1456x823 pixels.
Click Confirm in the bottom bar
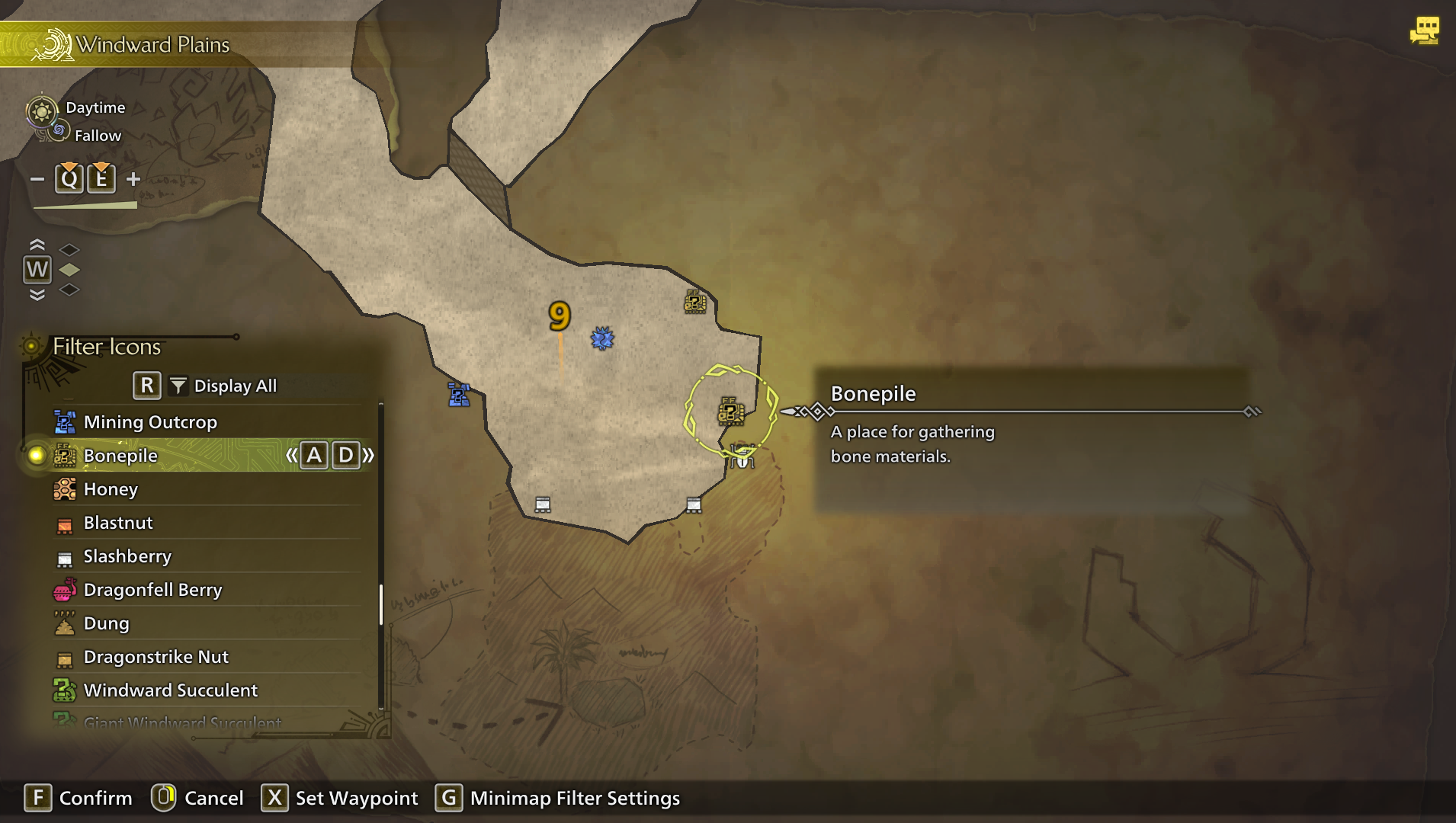[x=95, y=798]
